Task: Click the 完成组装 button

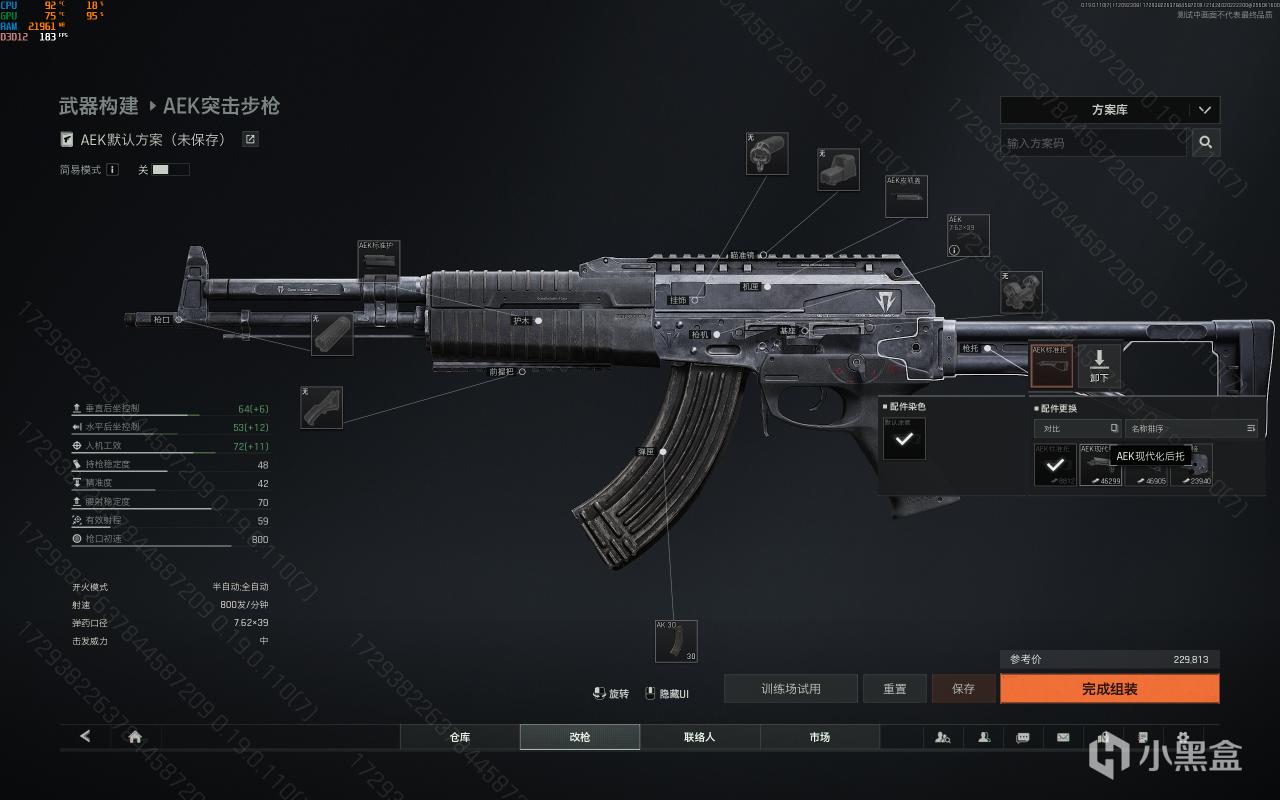Action: tap(1109, 689)
